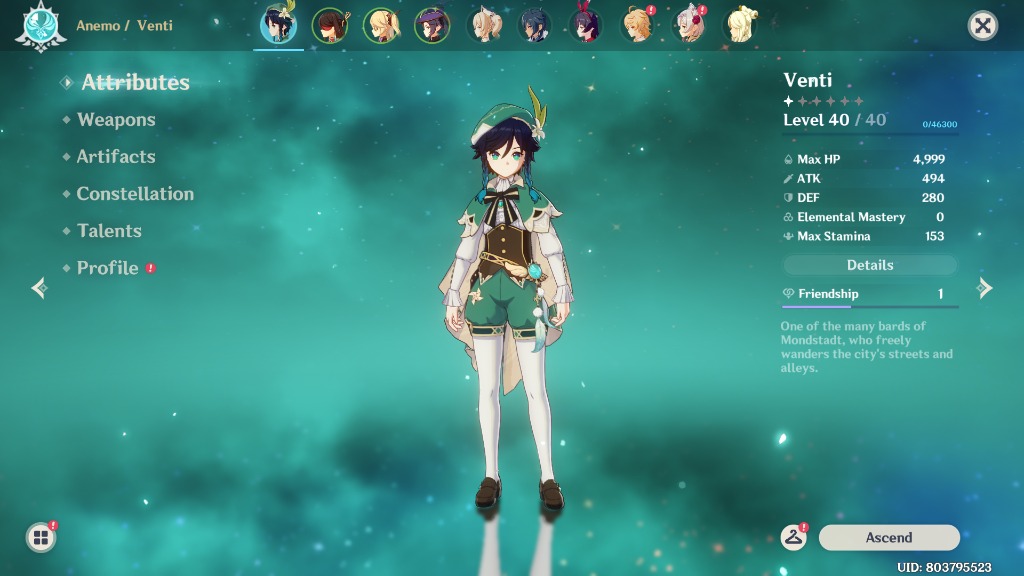Close the character screen
The height and width of the screenshot is (576, 1024).
(x=983, y=26)
